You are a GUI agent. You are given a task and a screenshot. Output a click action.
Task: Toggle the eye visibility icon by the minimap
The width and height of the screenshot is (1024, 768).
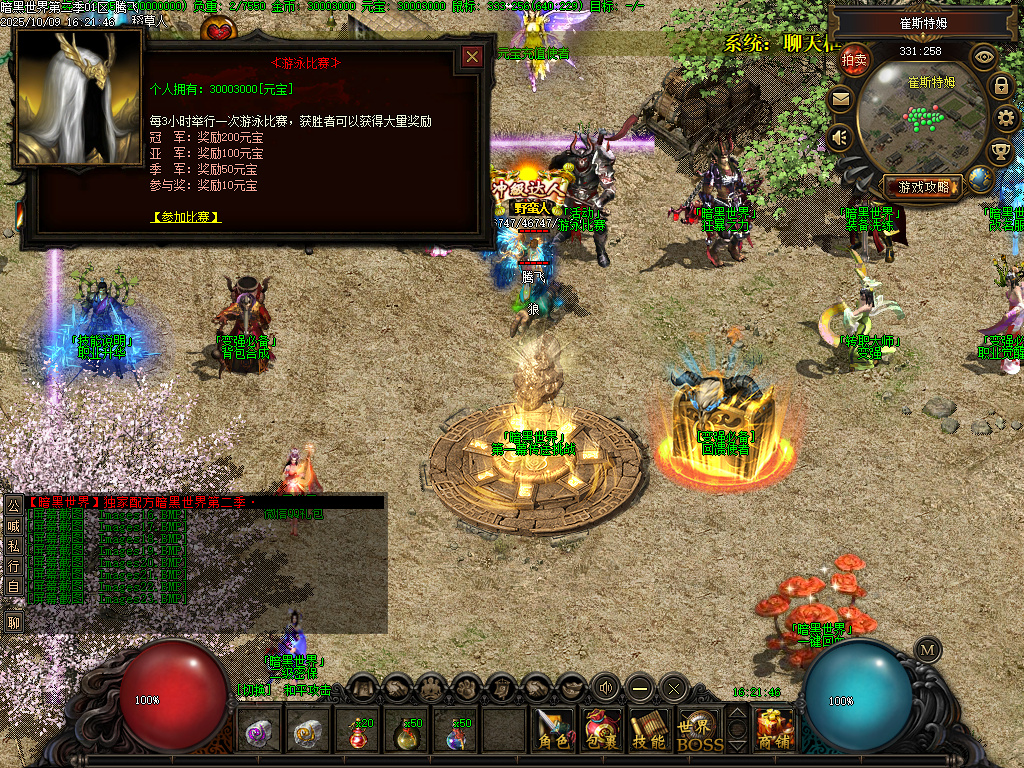pos(985,57)
